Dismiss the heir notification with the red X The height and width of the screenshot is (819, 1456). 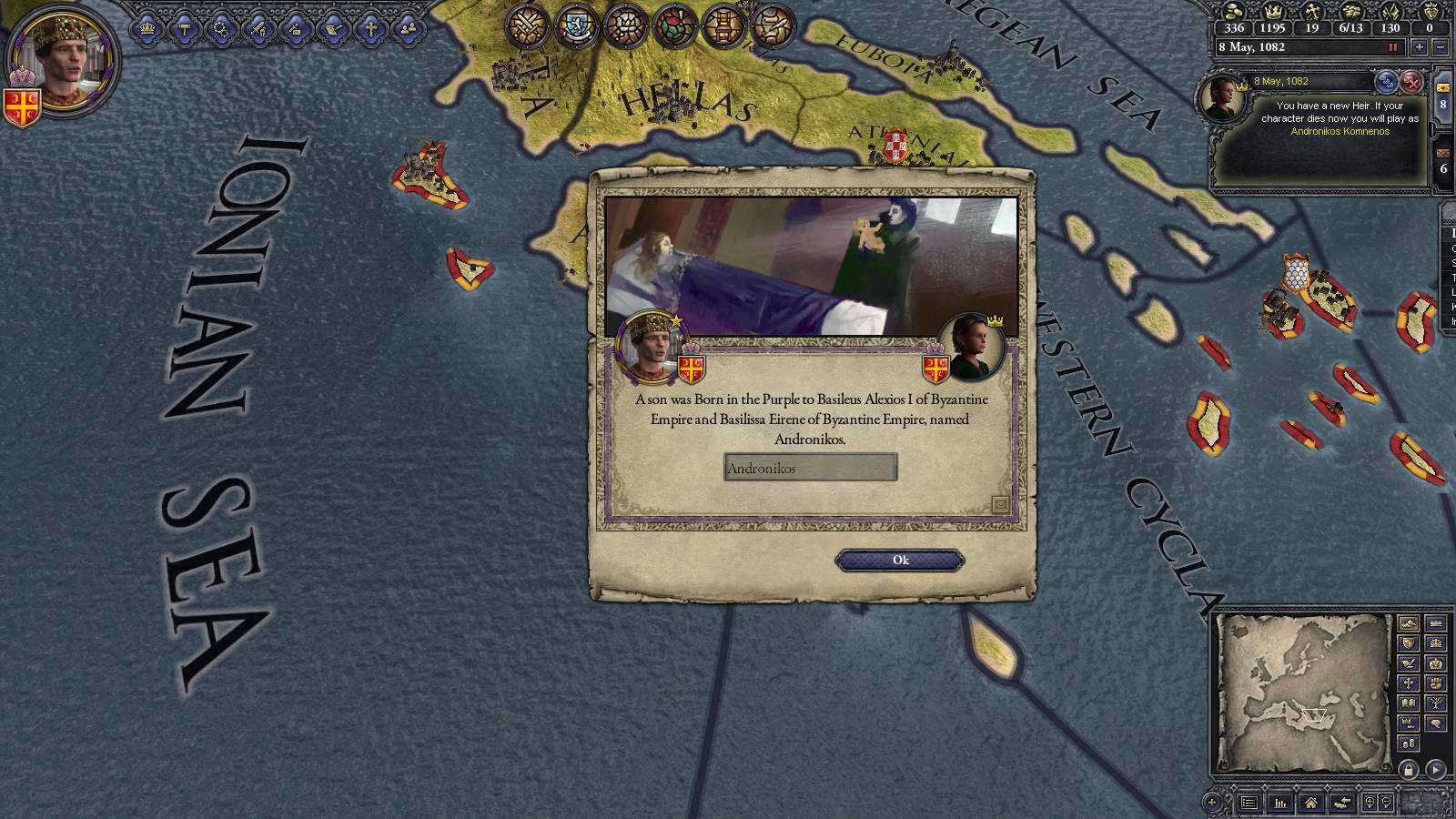(x=1412, y=83)
